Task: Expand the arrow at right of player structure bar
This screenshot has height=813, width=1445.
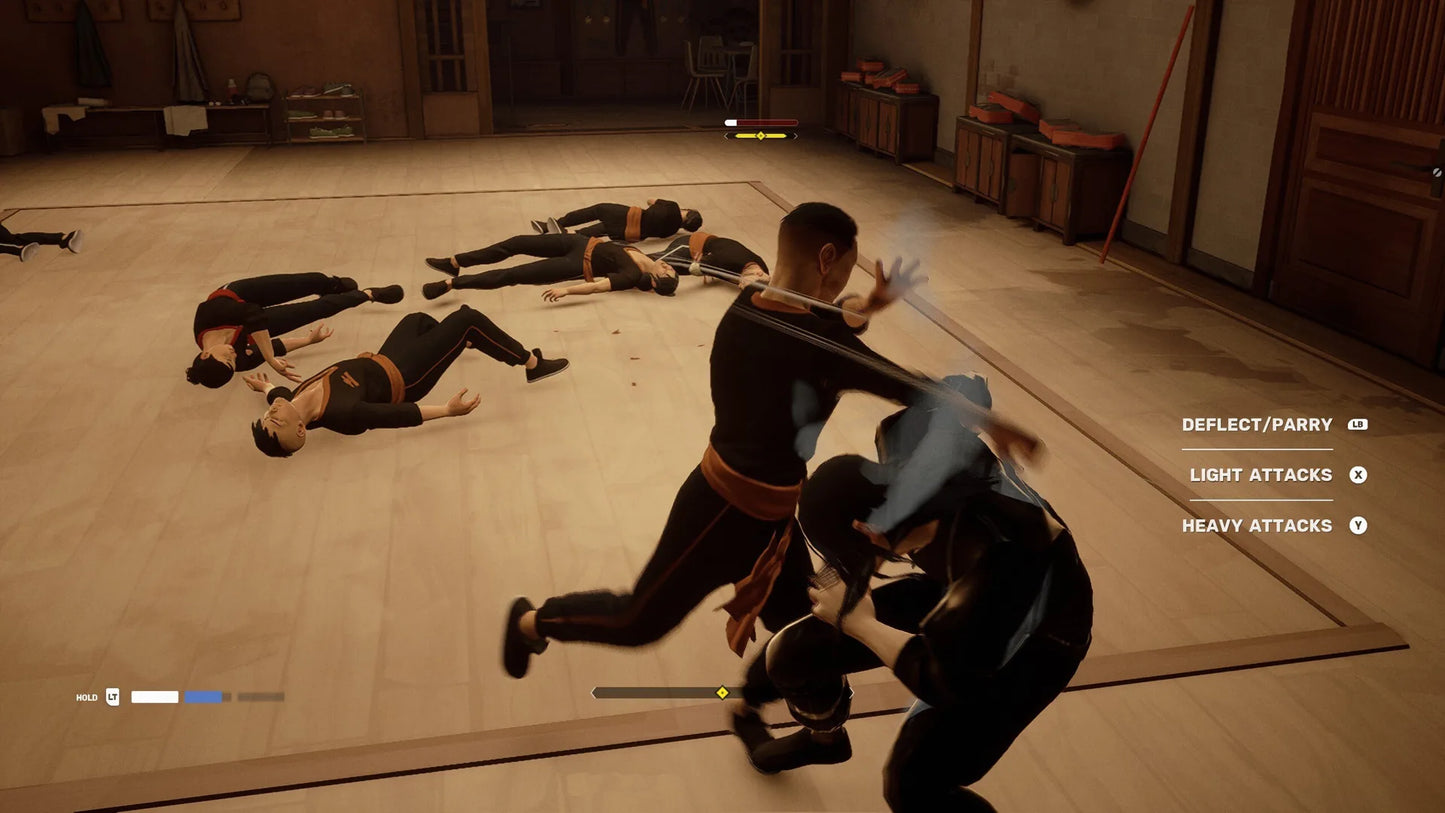Action: pos(851,691)
